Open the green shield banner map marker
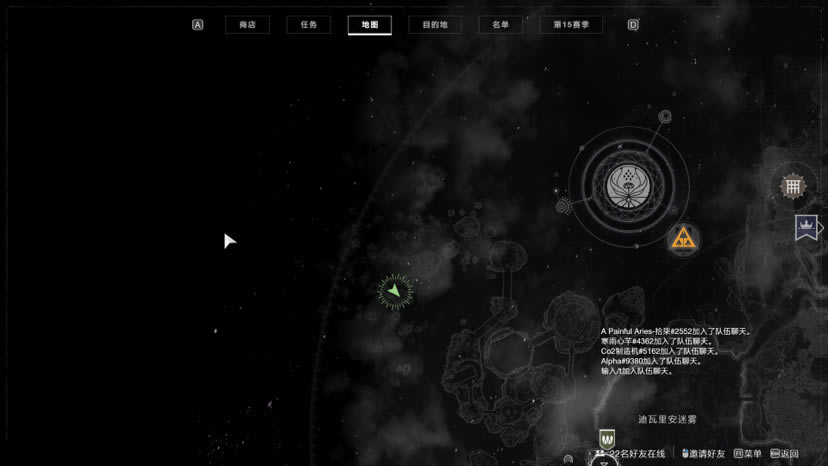The image size is (828, 466). [606, 438]
